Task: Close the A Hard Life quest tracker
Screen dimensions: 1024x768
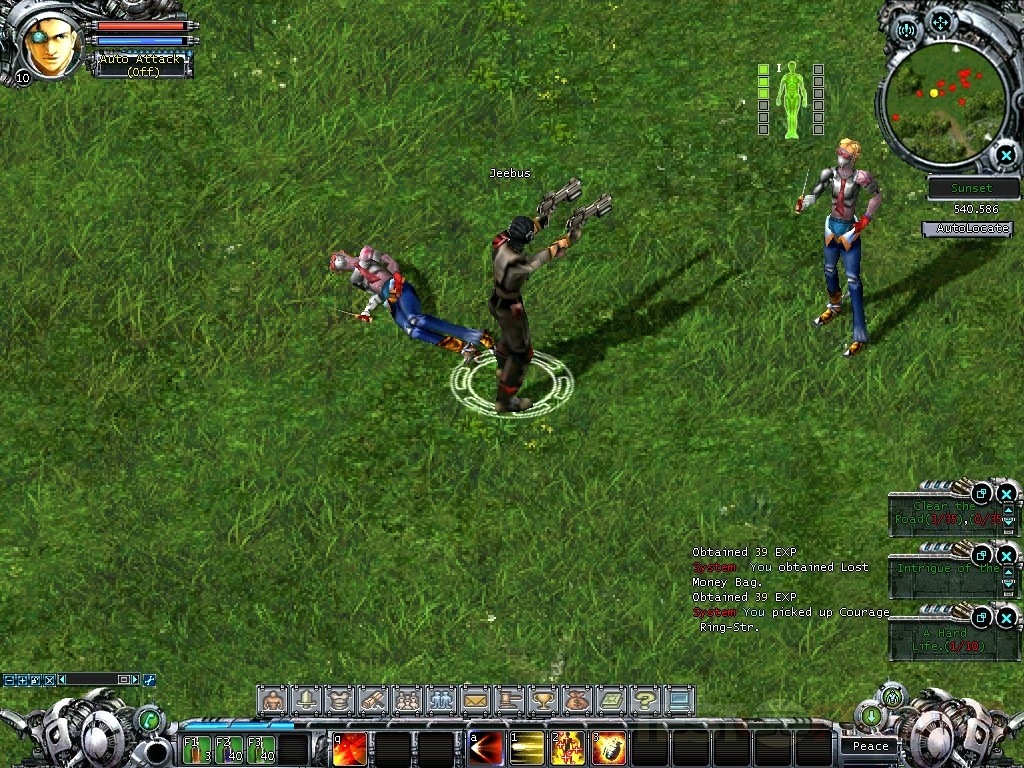Action: pyautogui.click(x=1007, y=617)
